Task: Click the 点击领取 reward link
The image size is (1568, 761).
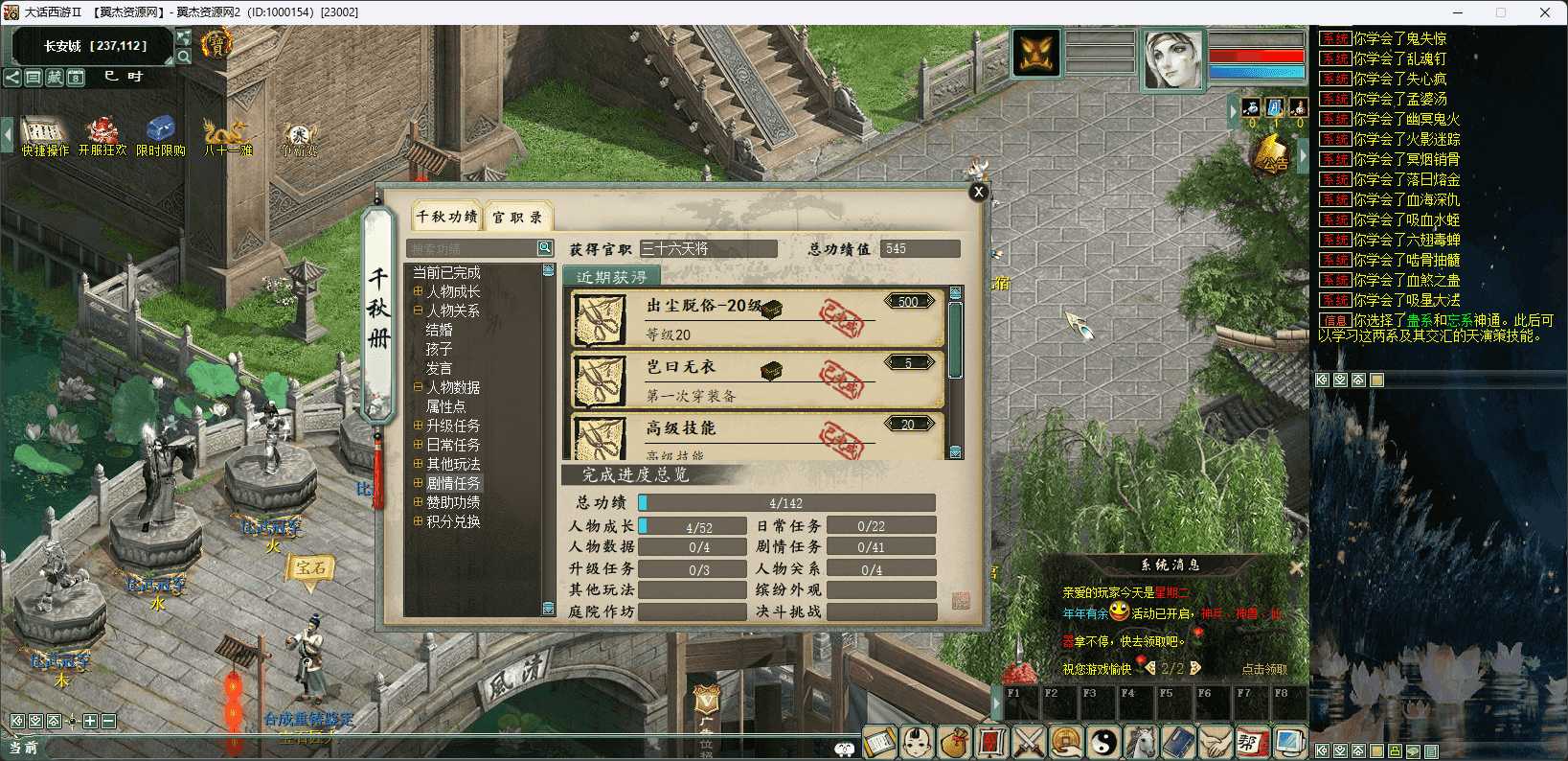Action: coord(1264,669)
